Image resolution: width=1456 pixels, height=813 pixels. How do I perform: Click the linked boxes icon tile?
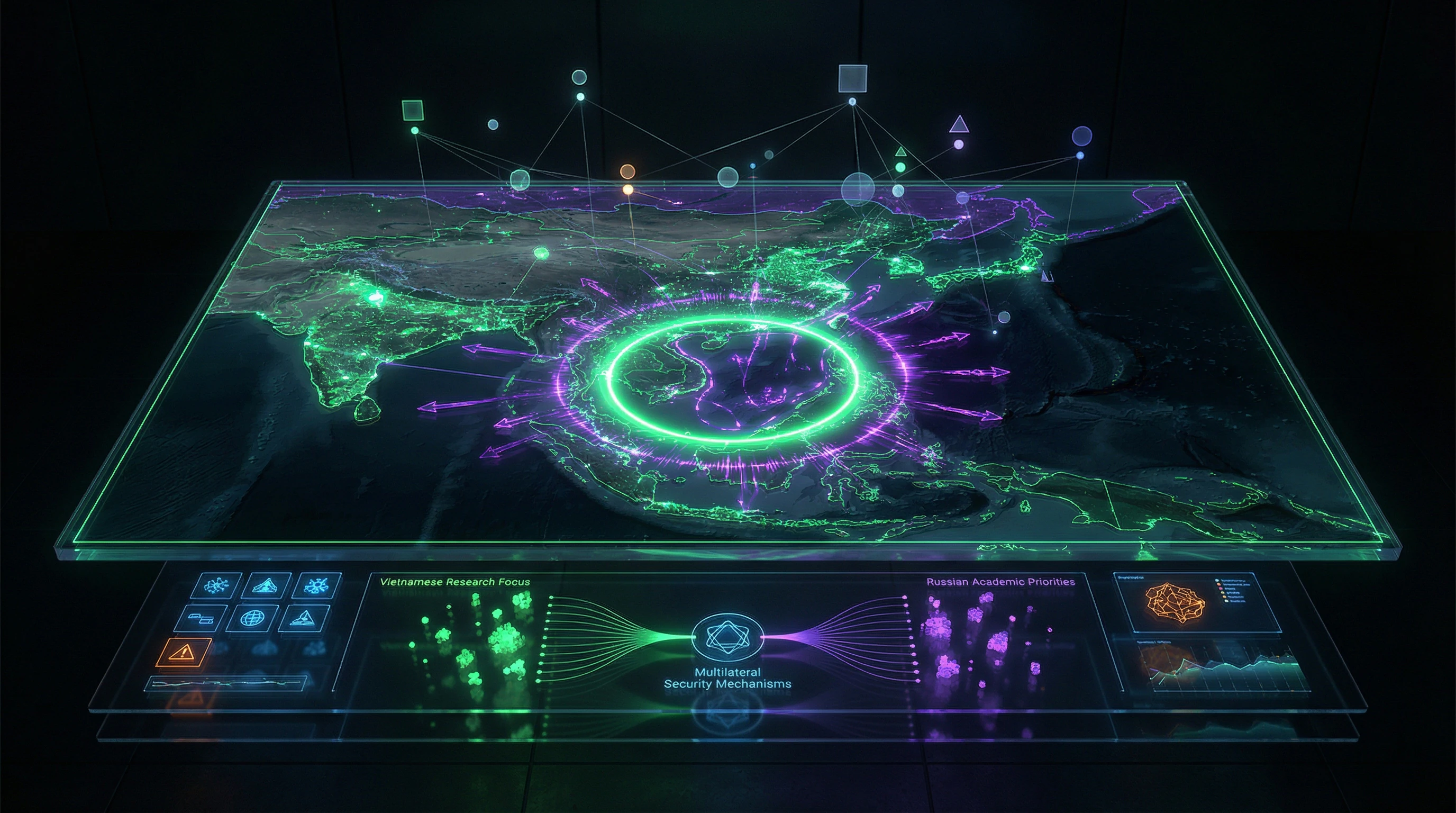coord(201,618)
